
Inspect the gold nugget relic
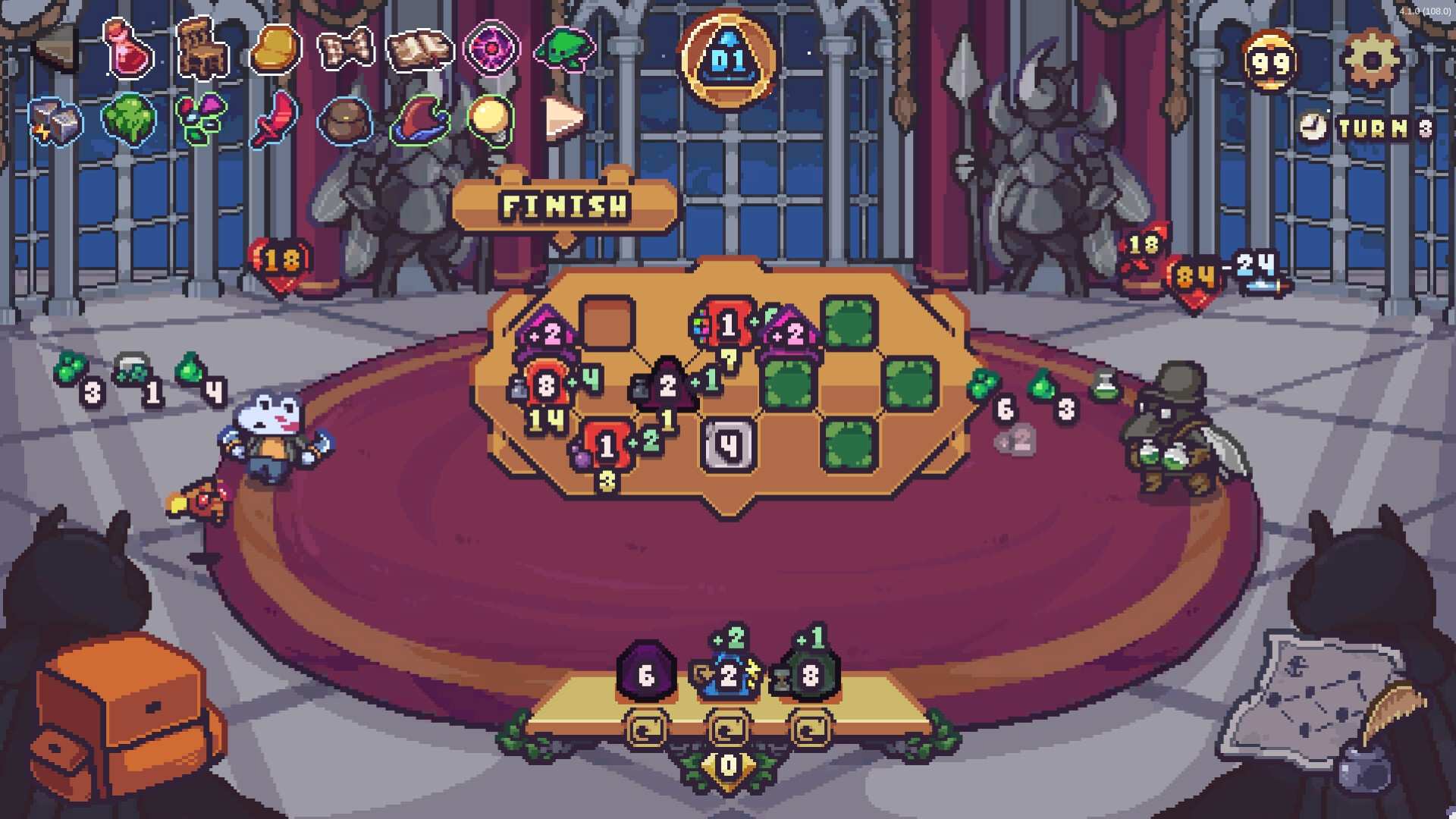(x=276, y=49)
